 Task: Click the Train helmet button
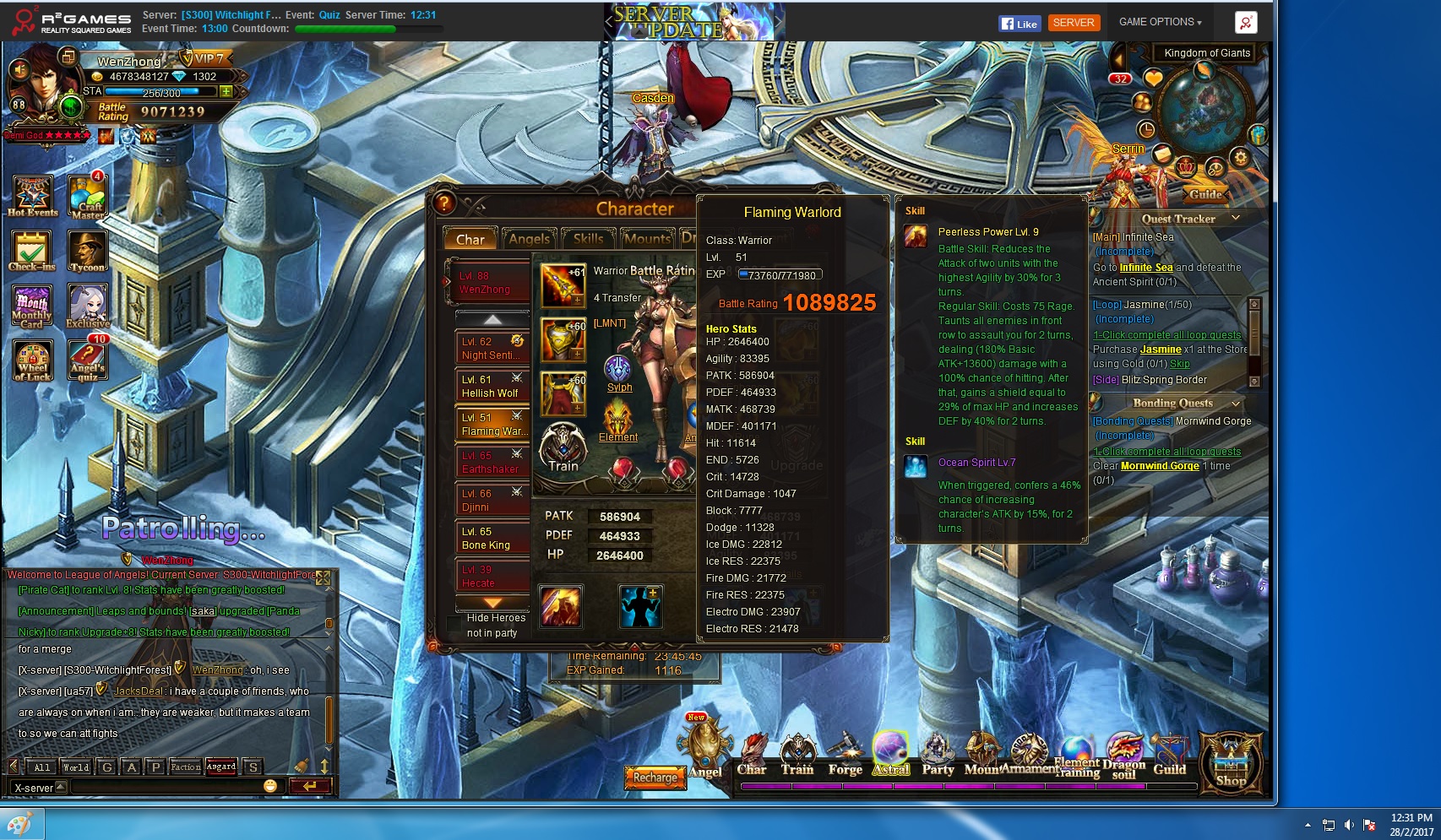point(563,447)
